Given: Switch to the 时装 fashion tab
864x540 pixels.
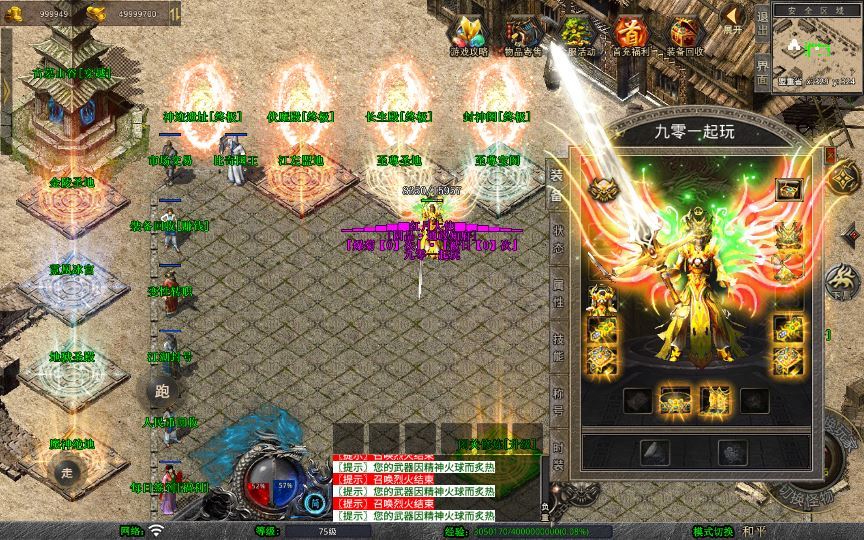Looking at the screenshot, I should [x=557, y=455].
